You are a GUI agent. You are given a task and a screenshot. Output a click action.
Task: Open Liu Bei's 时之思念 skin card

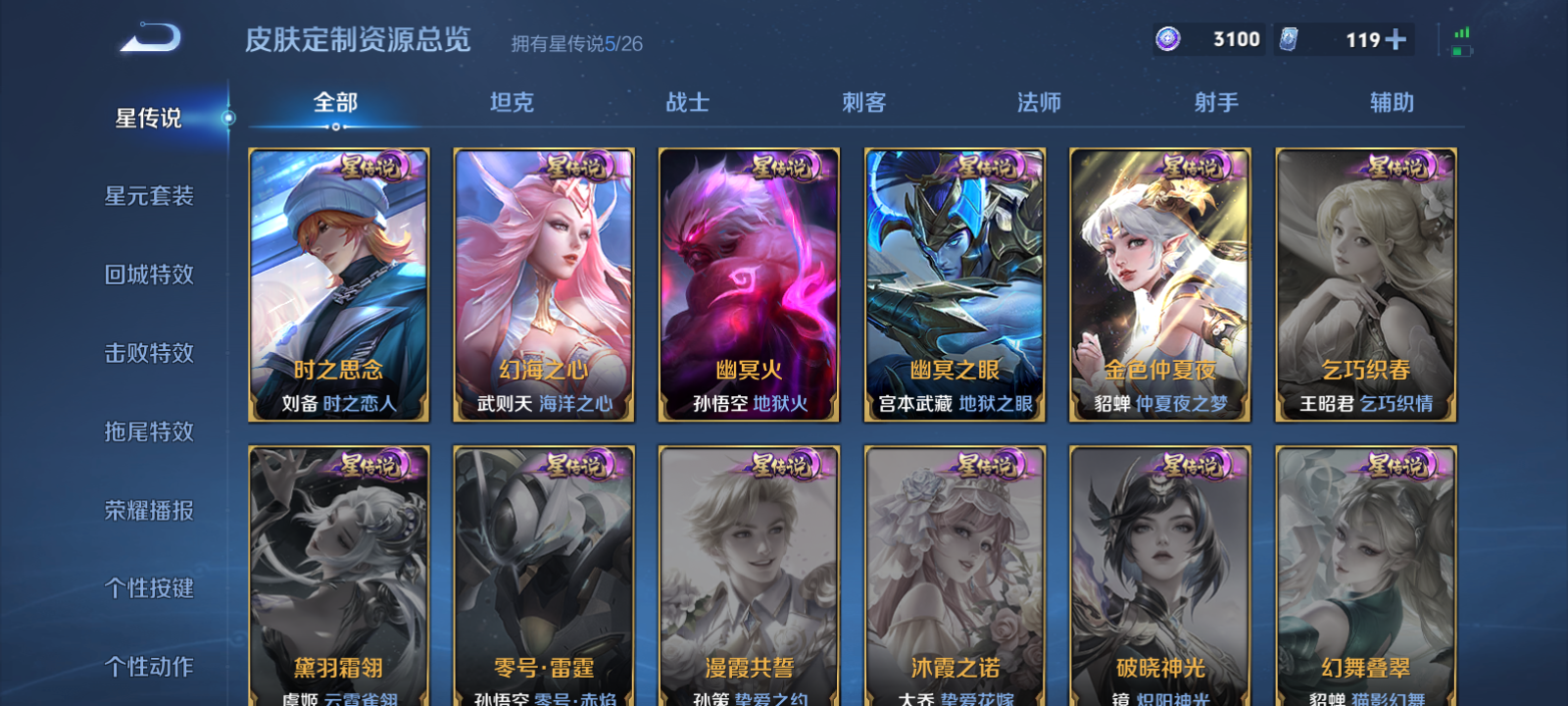pos(340,285)
